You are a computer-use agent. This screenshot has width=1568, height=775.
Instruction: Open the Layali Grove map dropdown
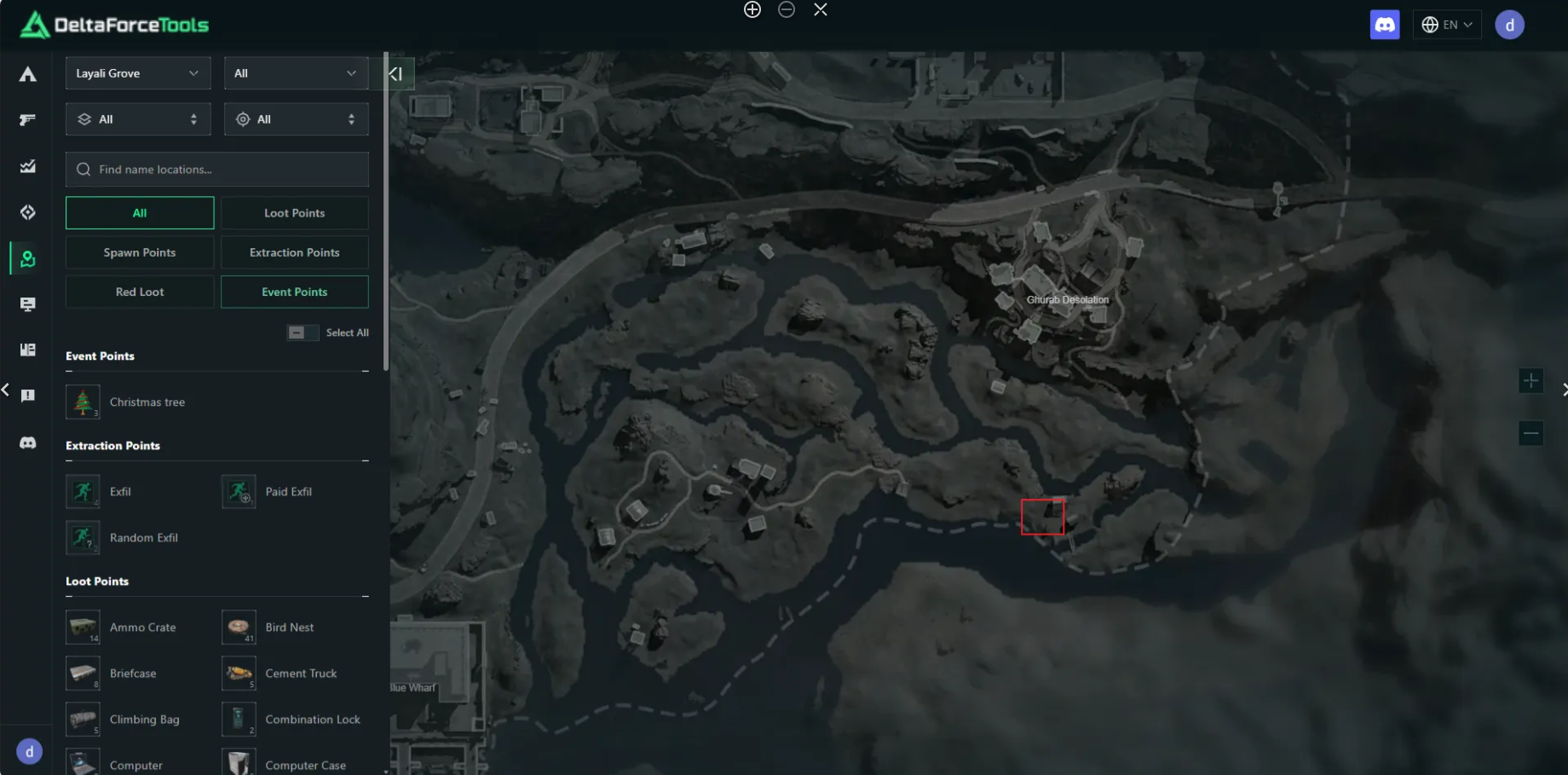tap(137, 73)
